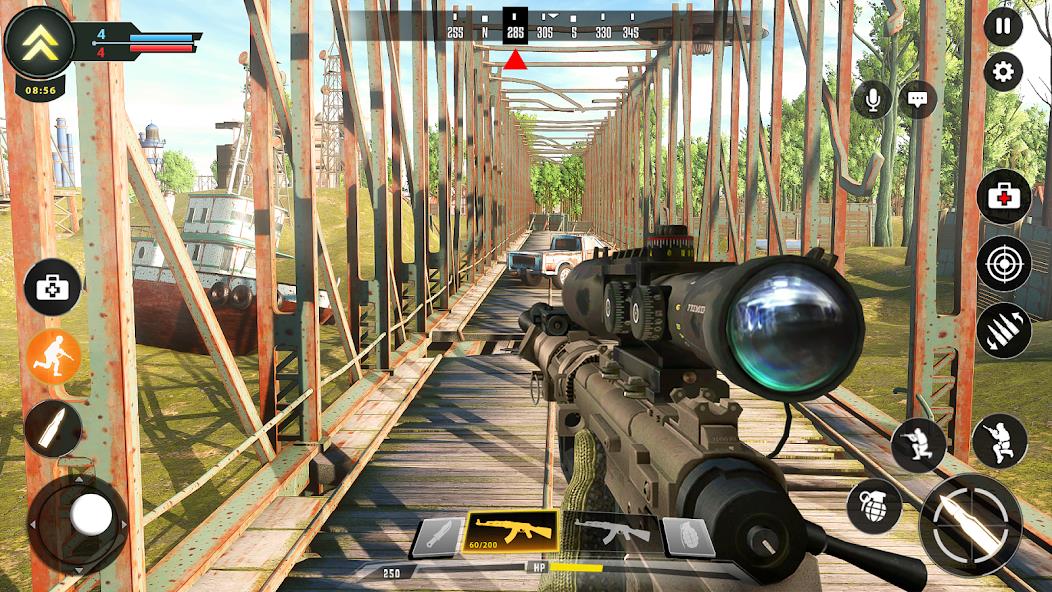Open settings with the gear icon
Screen dimensions: 1052x592
(1003, 72)
